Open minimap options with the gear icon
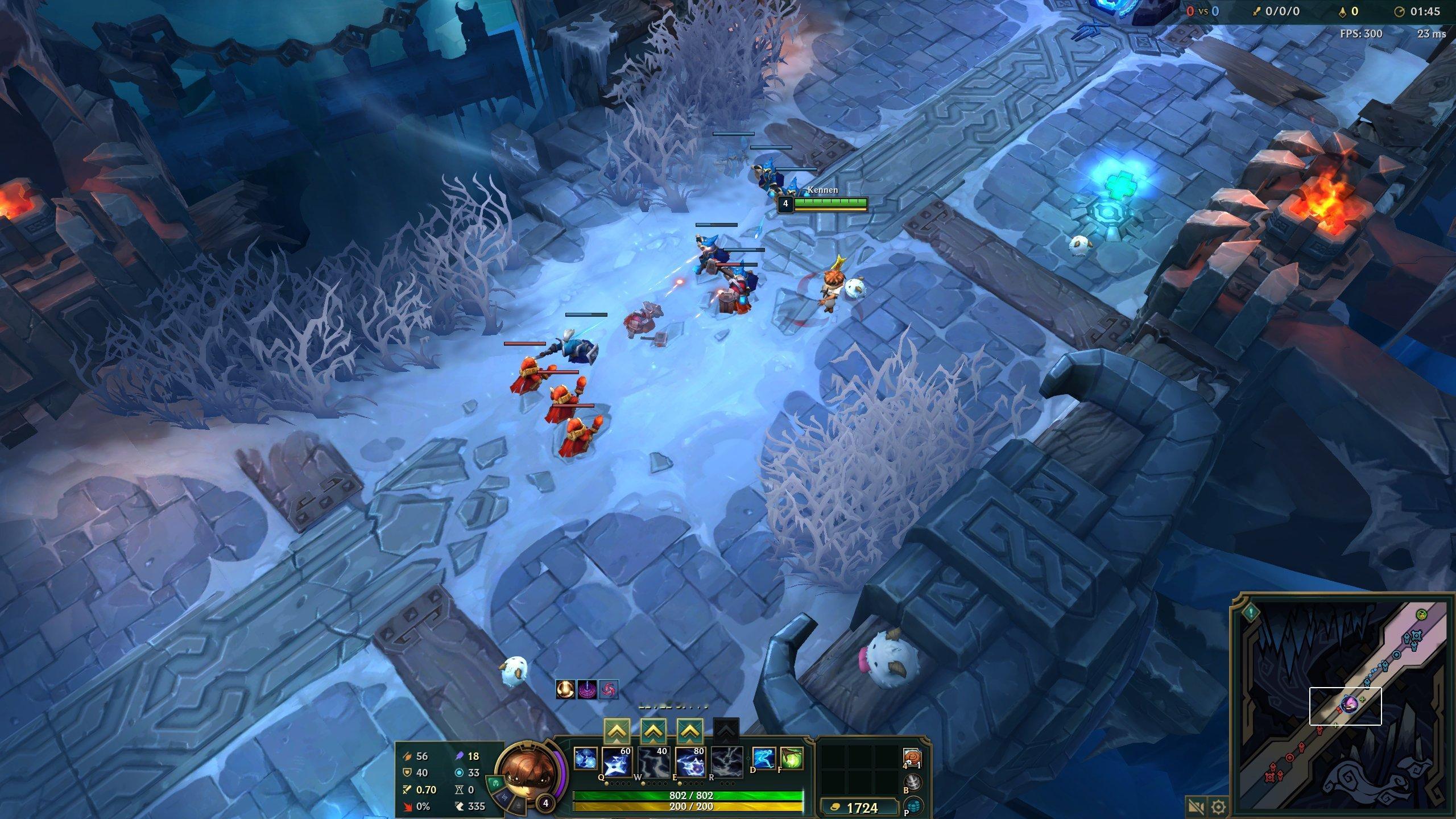Image resolution: width=1456 pixels, height=819 pixels. coord(1218,806)
